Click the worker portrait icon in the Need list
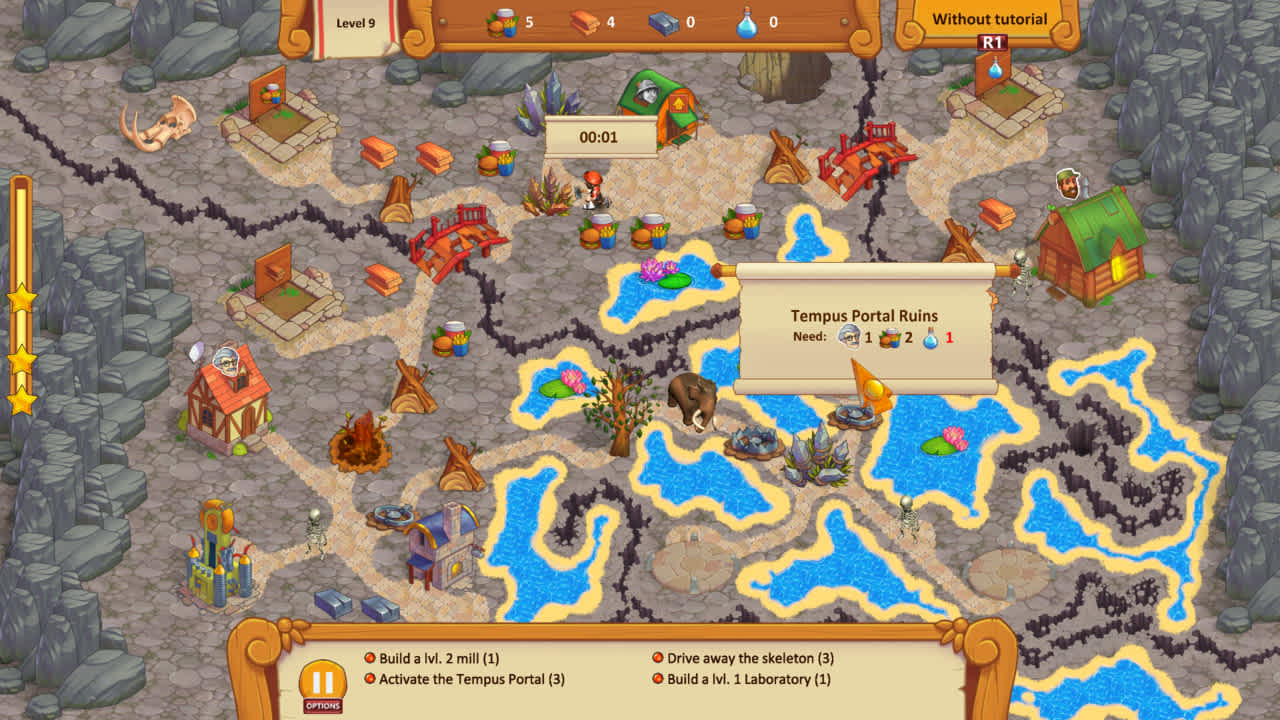1280x720 pixels. (x=850, y=338)
